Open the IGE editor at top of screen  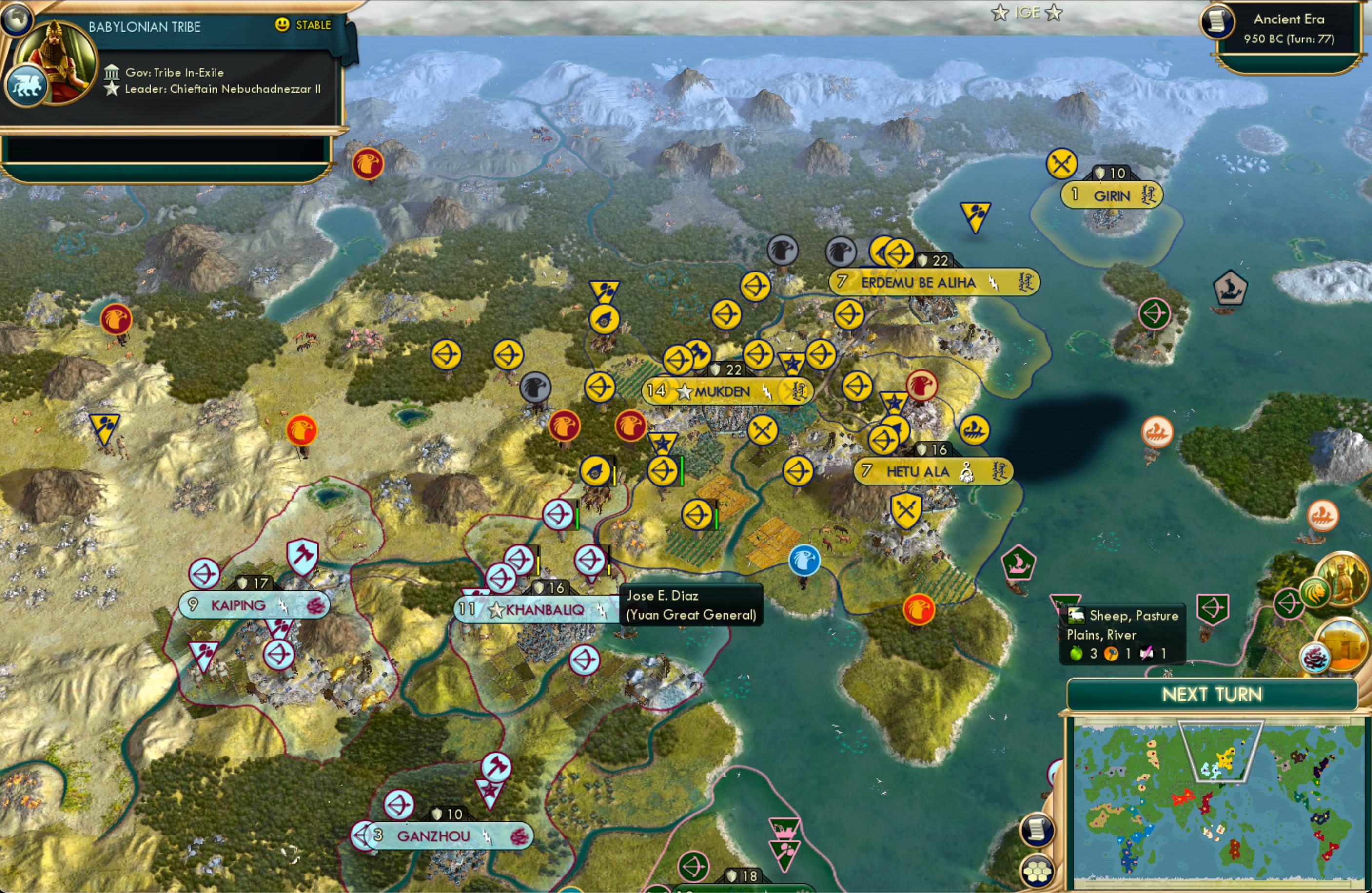[x=1029, y=12]
